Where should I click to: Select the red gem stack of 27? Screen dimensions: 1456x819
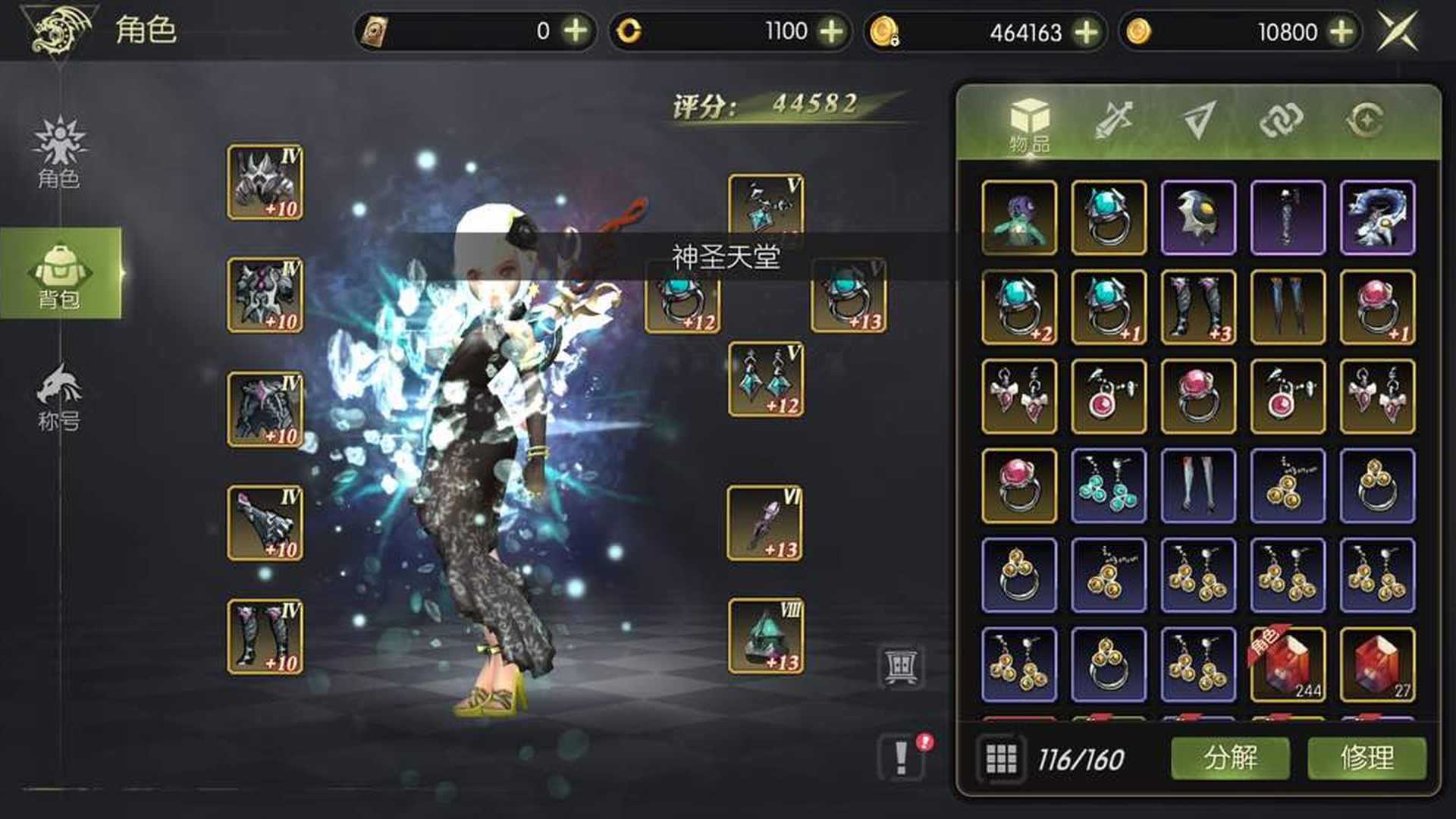coord(1377,664)
